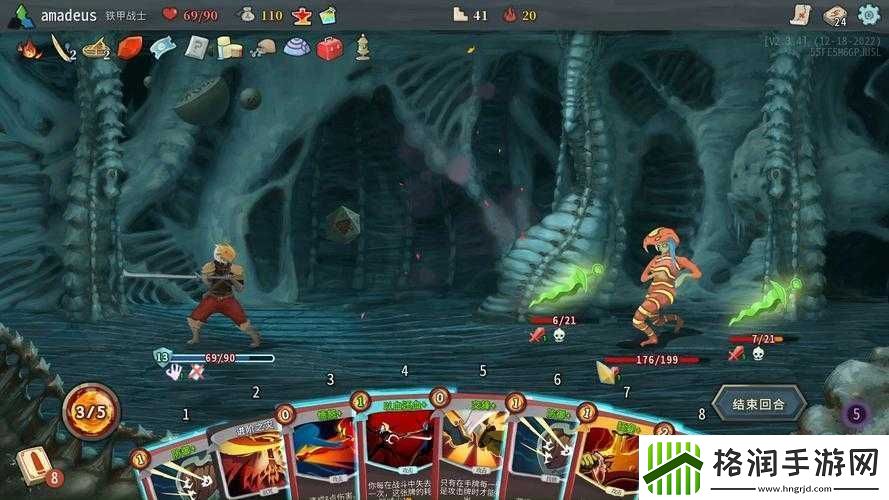End the turn with the 结束回合 button

point(758,404)
